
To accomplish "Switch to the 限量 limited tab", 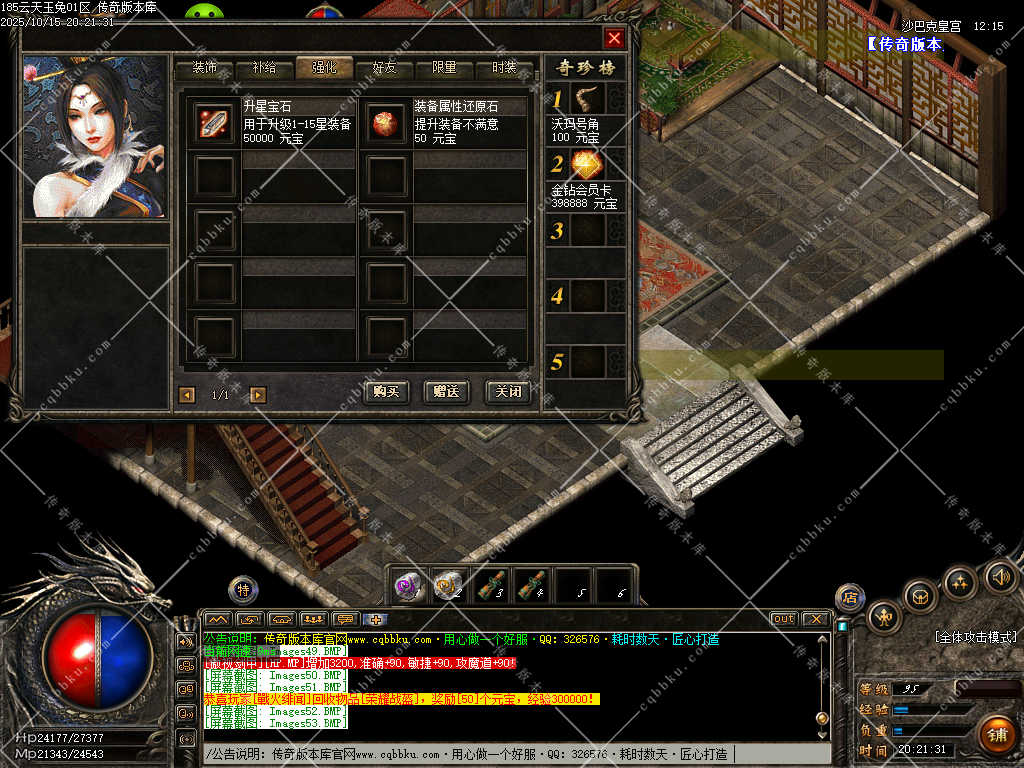I will 444,68.
